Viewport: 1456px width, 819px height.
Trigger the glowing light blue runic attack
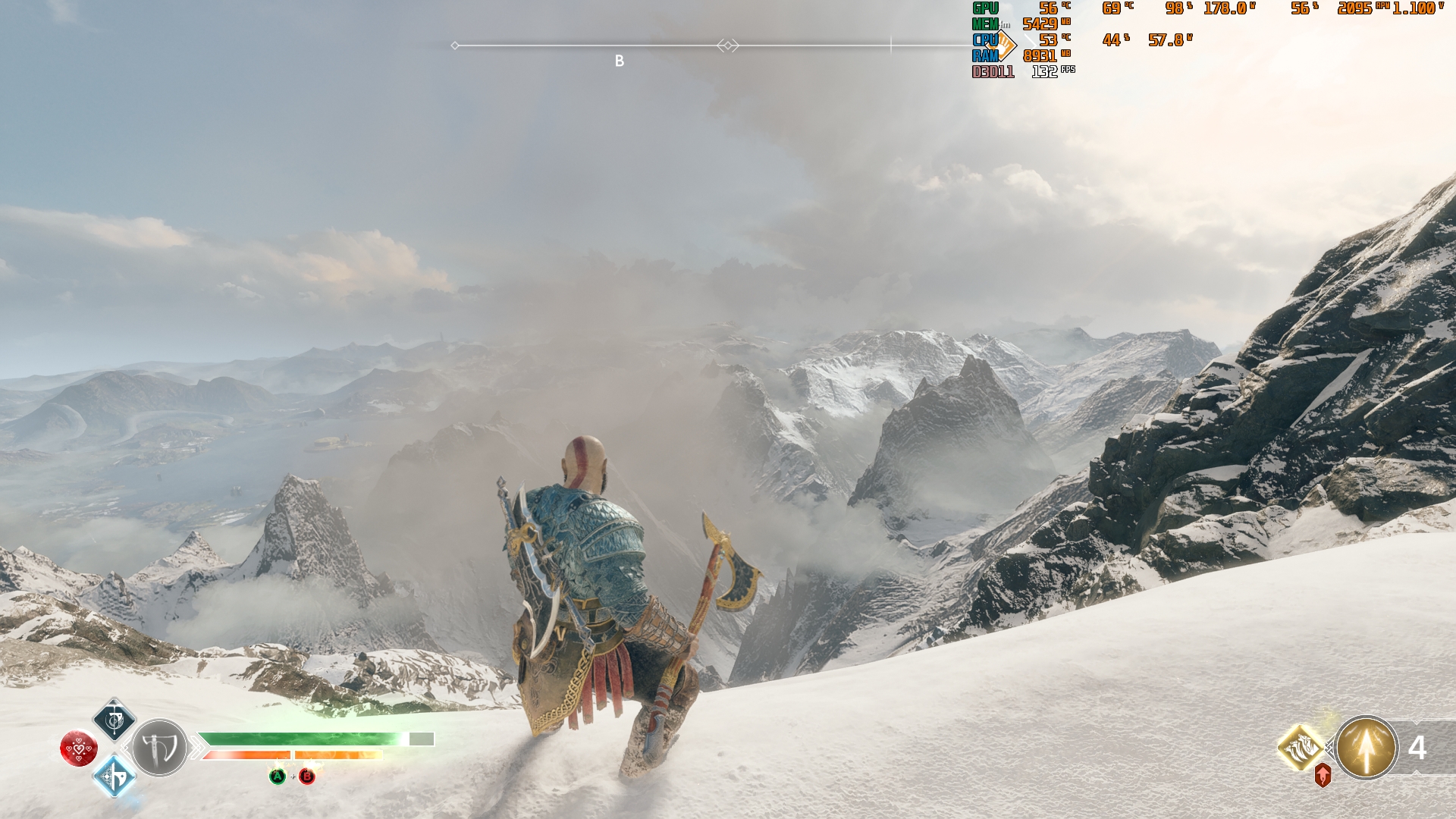[x=114, y=777]
